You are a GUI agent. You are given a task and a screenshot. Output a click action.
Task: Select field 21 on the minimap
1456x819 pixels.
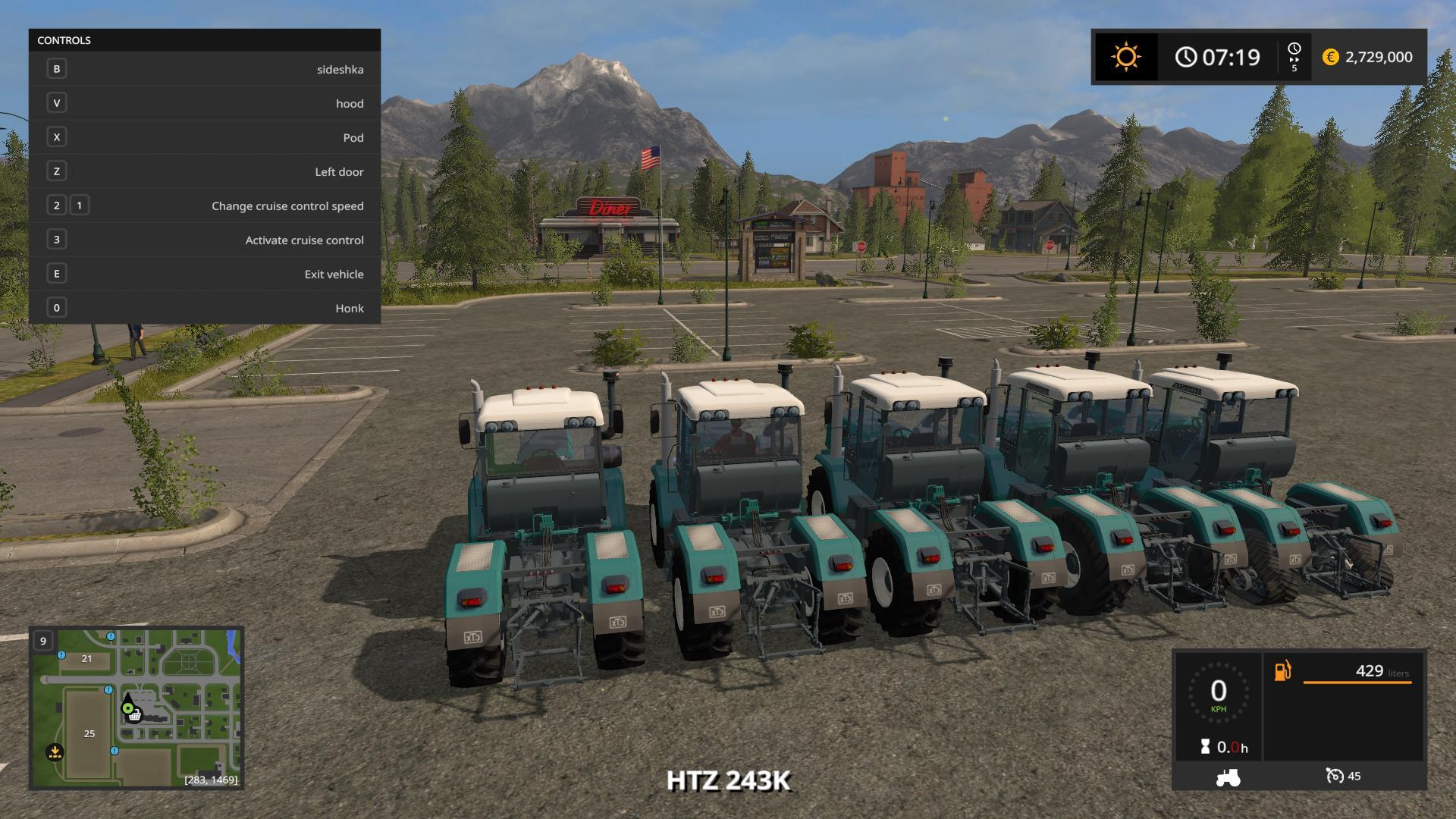pos(86,658)
